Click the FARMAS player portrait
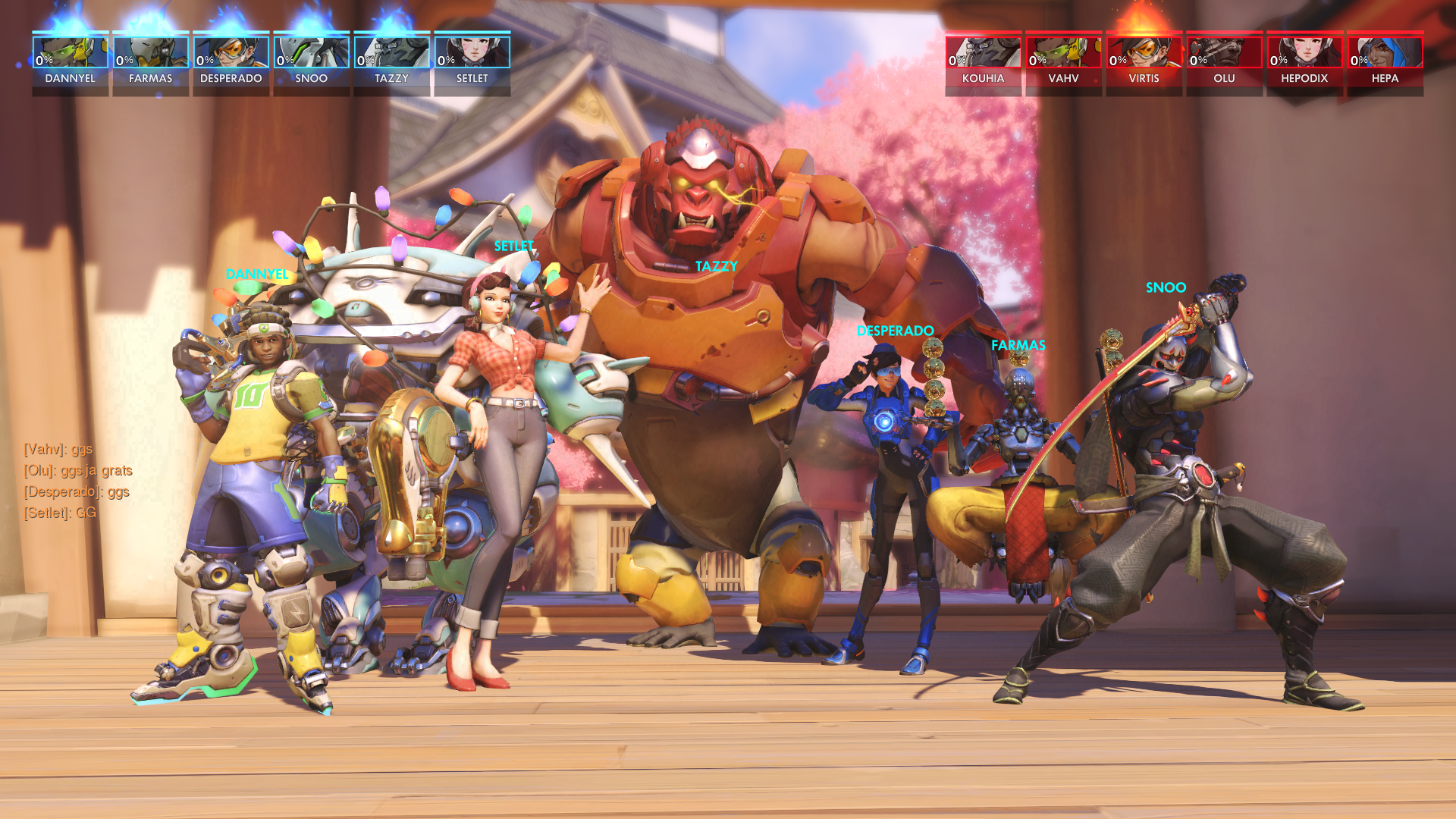Image resolution: width=1456 pixels, height=819 pixels. pos(151,53)
